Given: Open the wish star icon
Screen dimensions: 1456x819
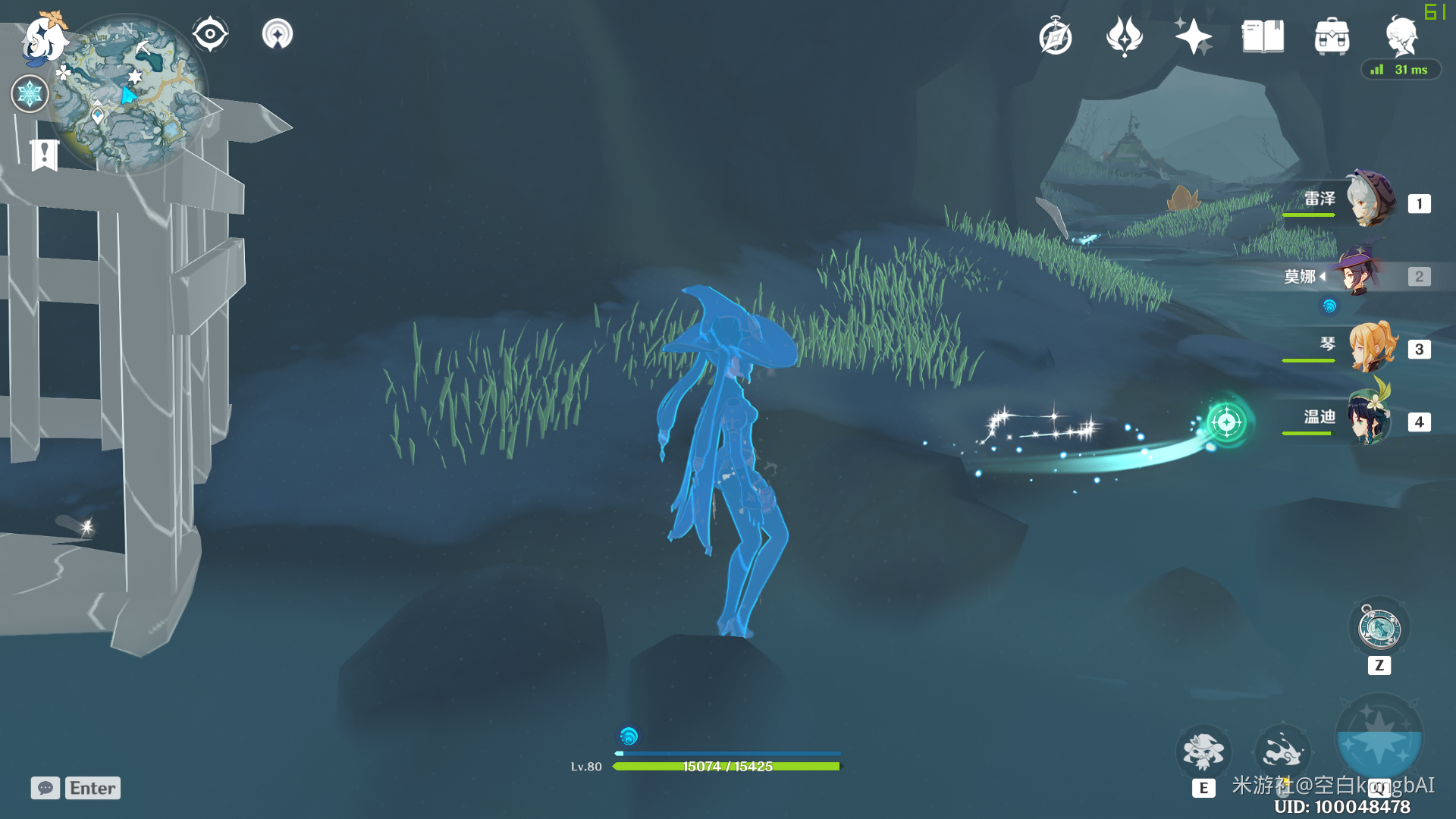Looking at the screenshot, I should point(1193,36).
